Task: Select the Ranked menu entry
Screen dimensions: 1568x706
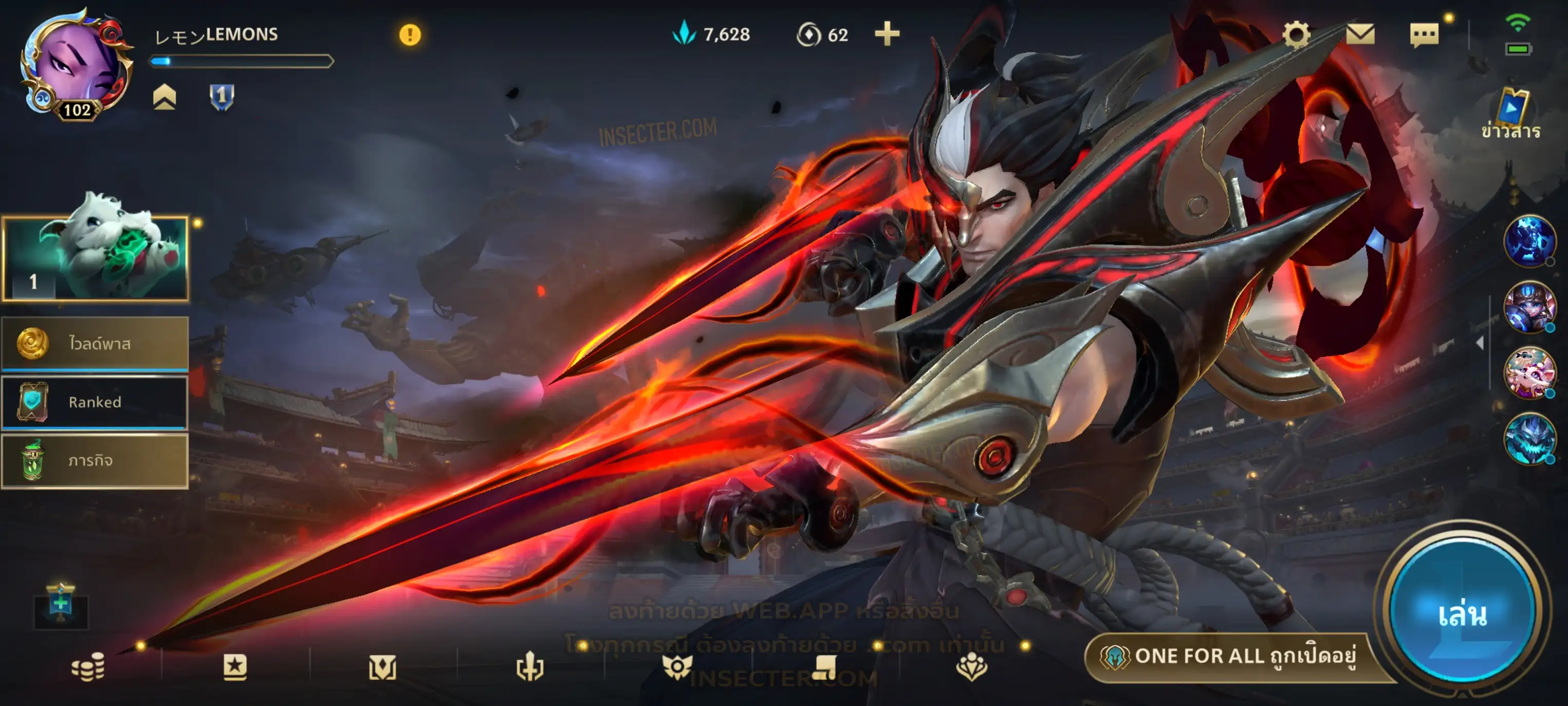Action: click(95, 402)
